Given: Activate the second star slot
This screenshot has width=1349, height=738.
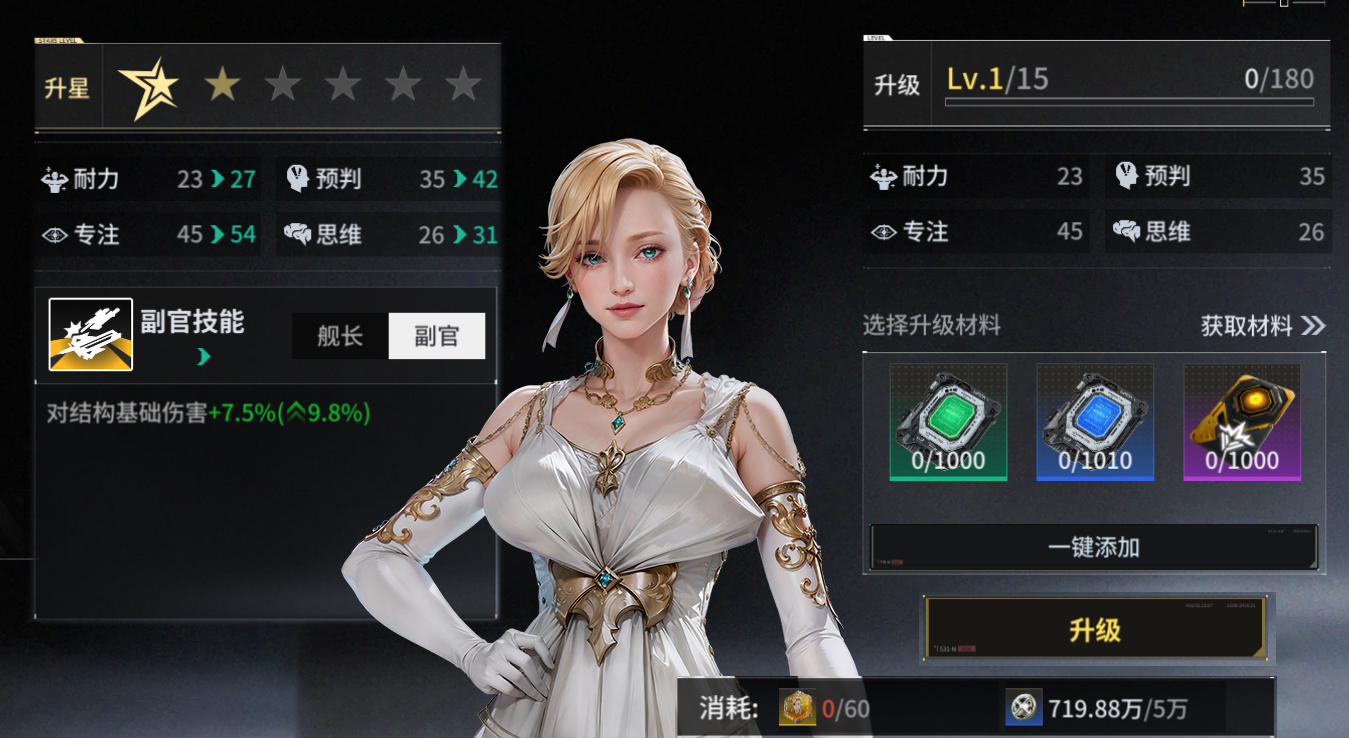Looking at the screenshot, I should 222,85.
